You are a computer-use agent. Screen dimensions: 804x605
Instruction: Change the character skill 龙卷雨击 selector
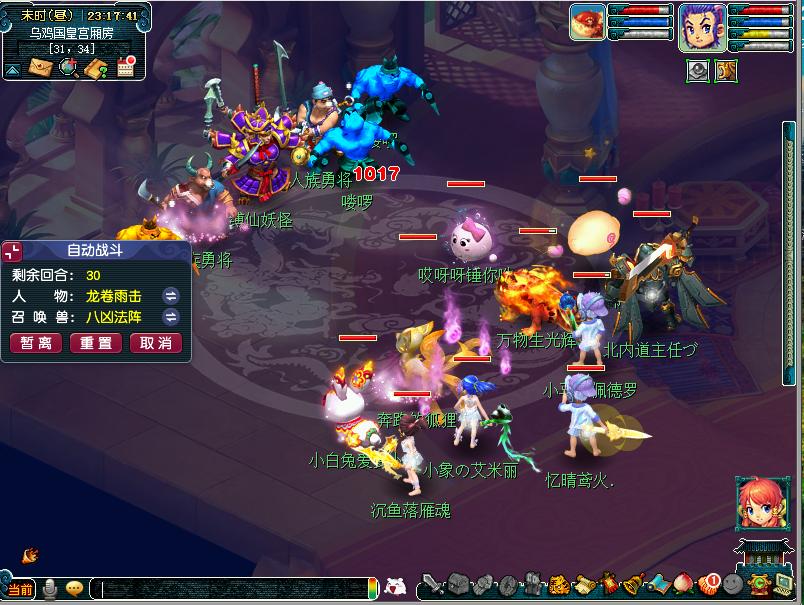[x=170, y=296]
